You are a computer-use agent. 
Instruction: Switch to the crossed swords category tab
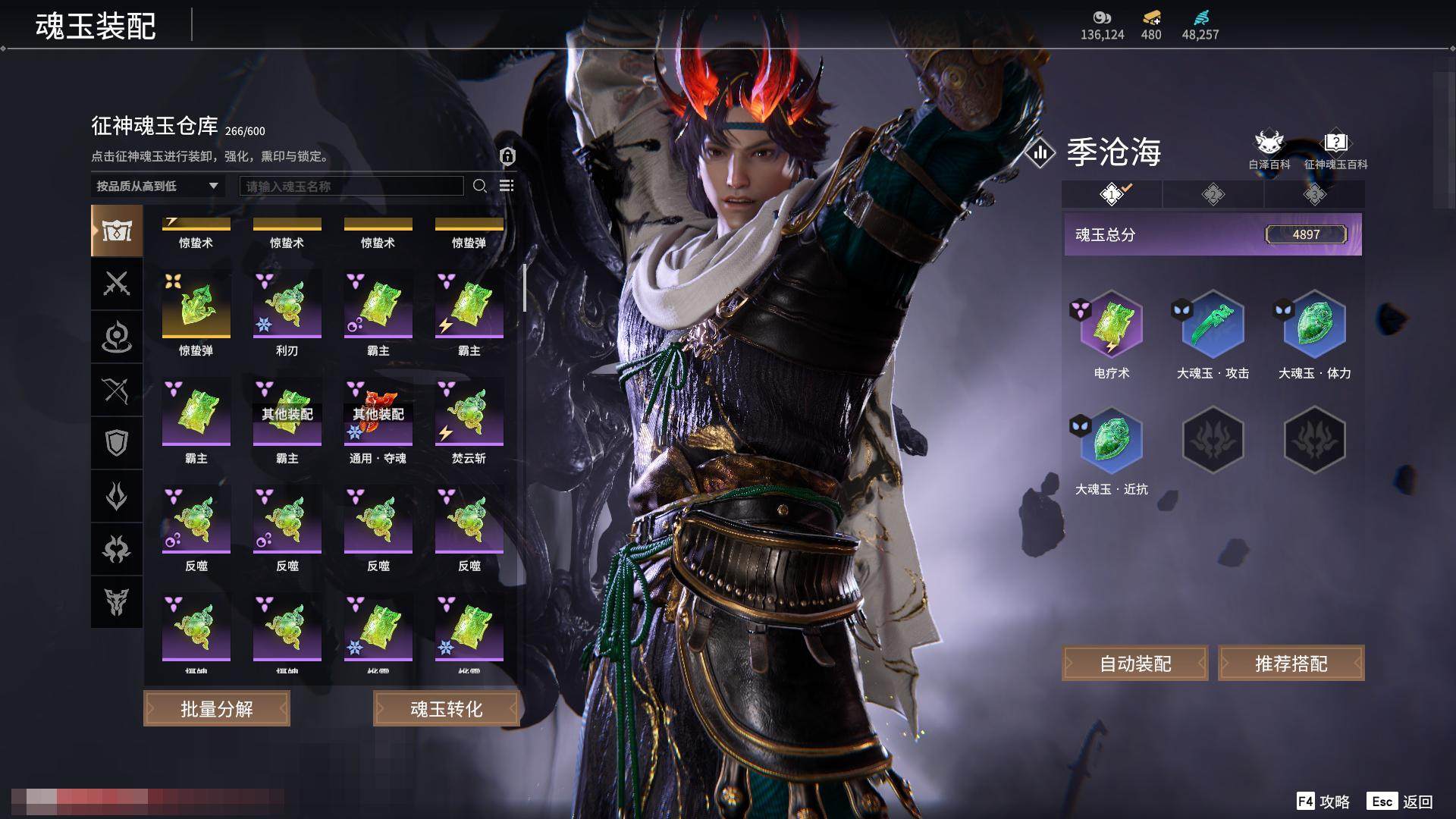(117, 284)
